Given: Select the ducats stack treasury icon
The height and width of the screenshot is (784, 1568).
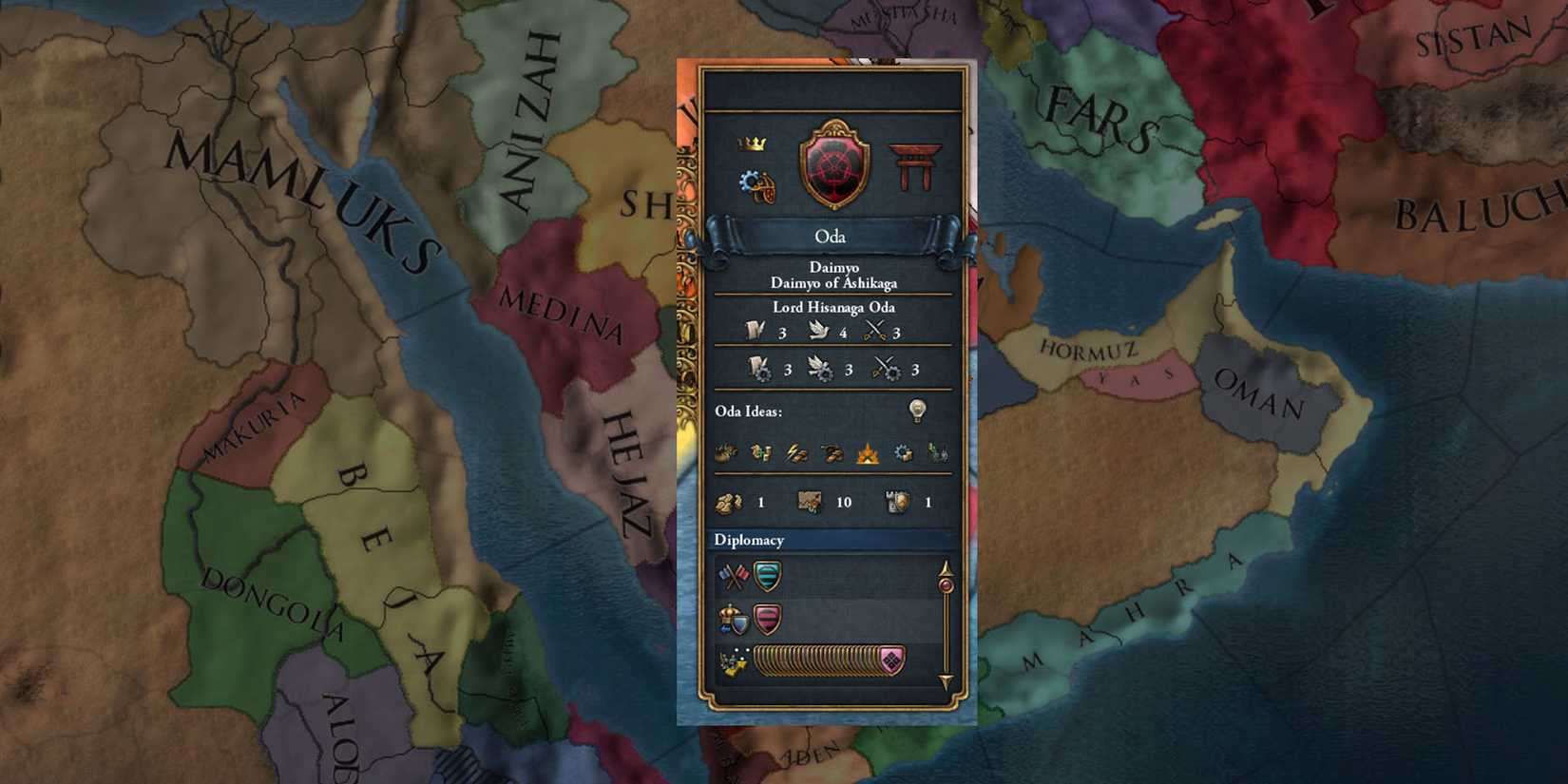Looking at the screenshot, I should [729, 501].
